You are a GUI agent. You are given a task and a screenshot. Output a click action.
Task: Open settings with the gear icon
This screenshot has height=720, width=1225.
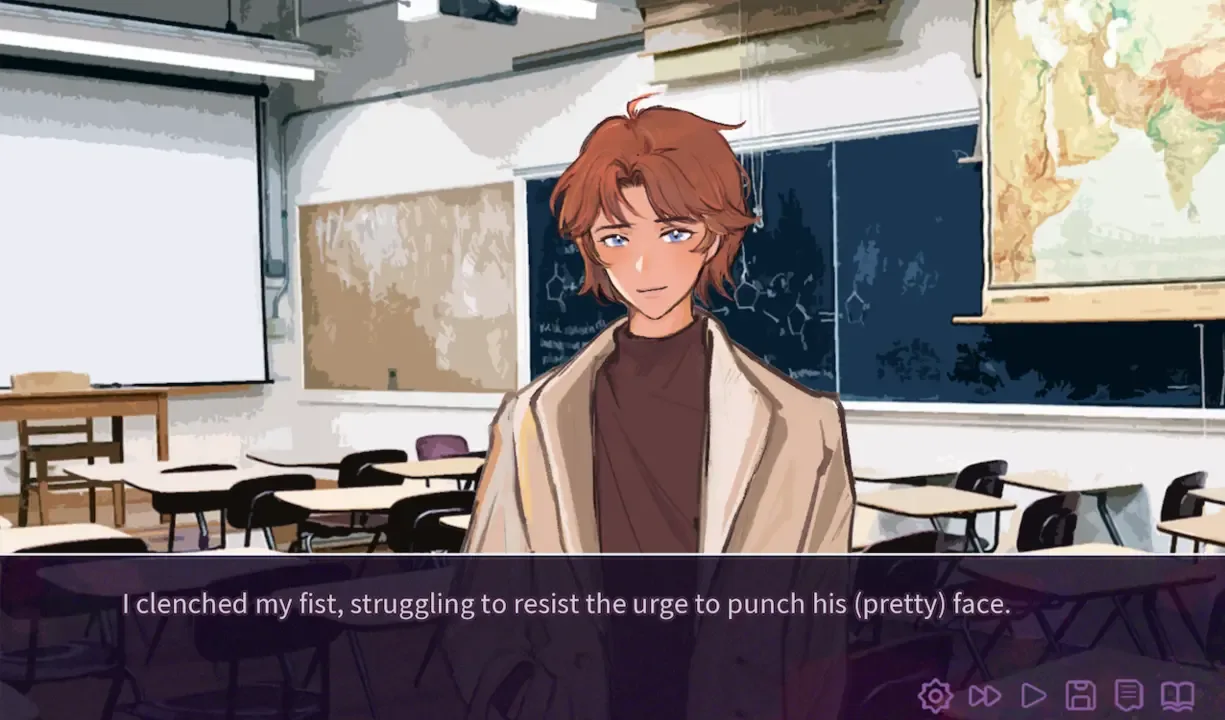tap(935, 695)
